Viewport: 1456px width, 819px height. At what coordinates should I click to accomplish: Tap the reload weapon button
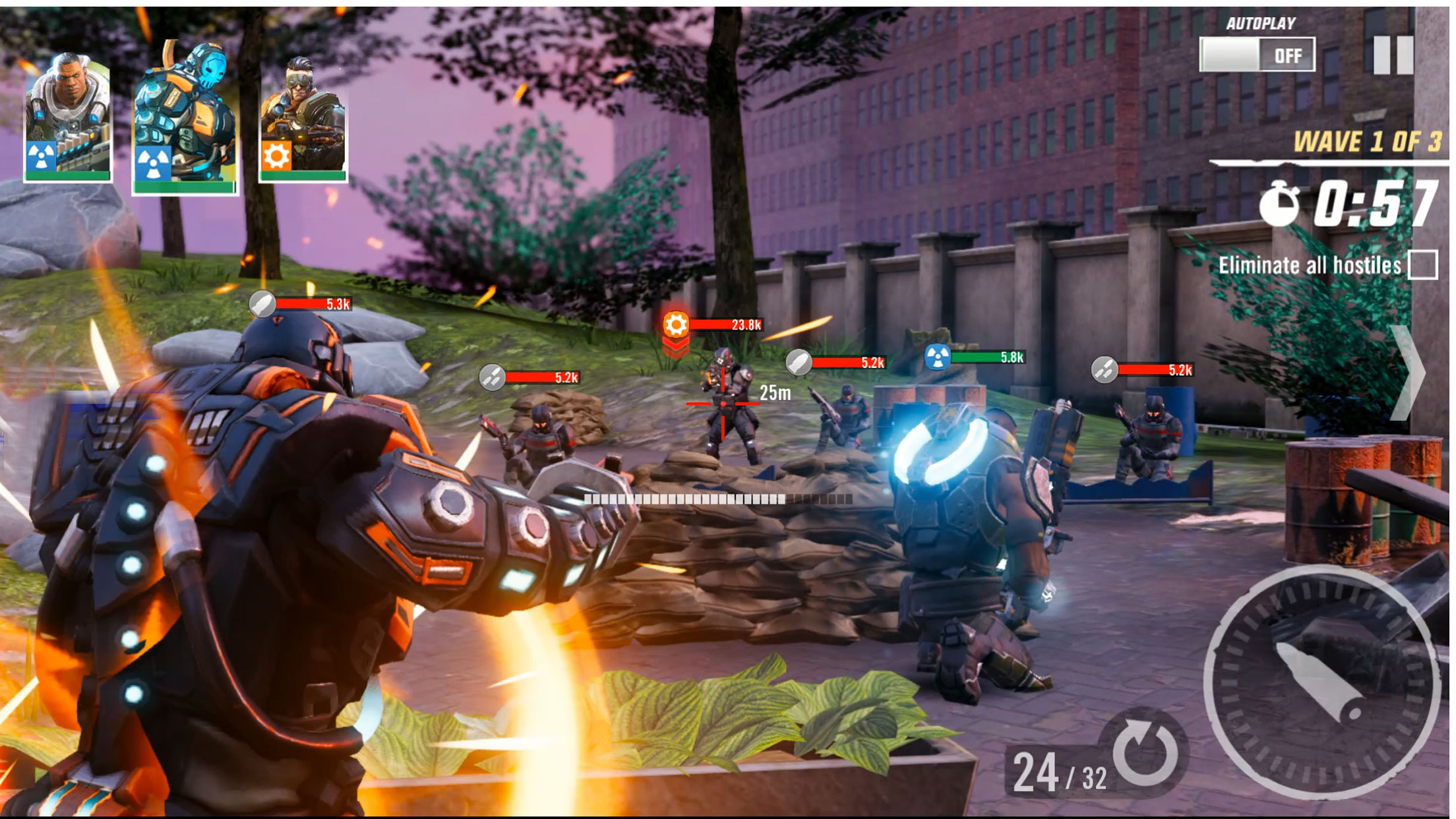click(1145, 752)
